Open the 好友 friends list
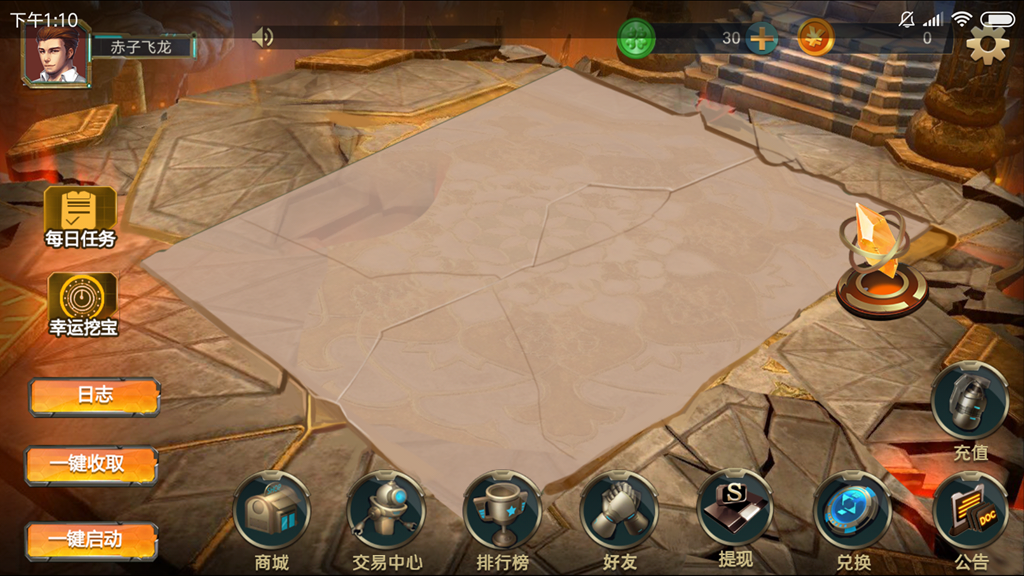1024x576 pixels. (619, 512)
